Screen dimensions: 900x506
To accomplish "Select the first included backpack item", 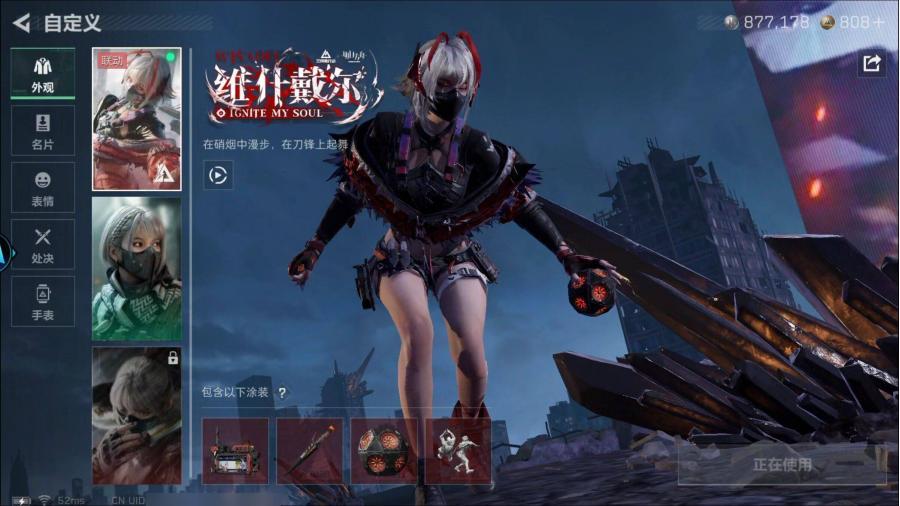I will (235, 451).
